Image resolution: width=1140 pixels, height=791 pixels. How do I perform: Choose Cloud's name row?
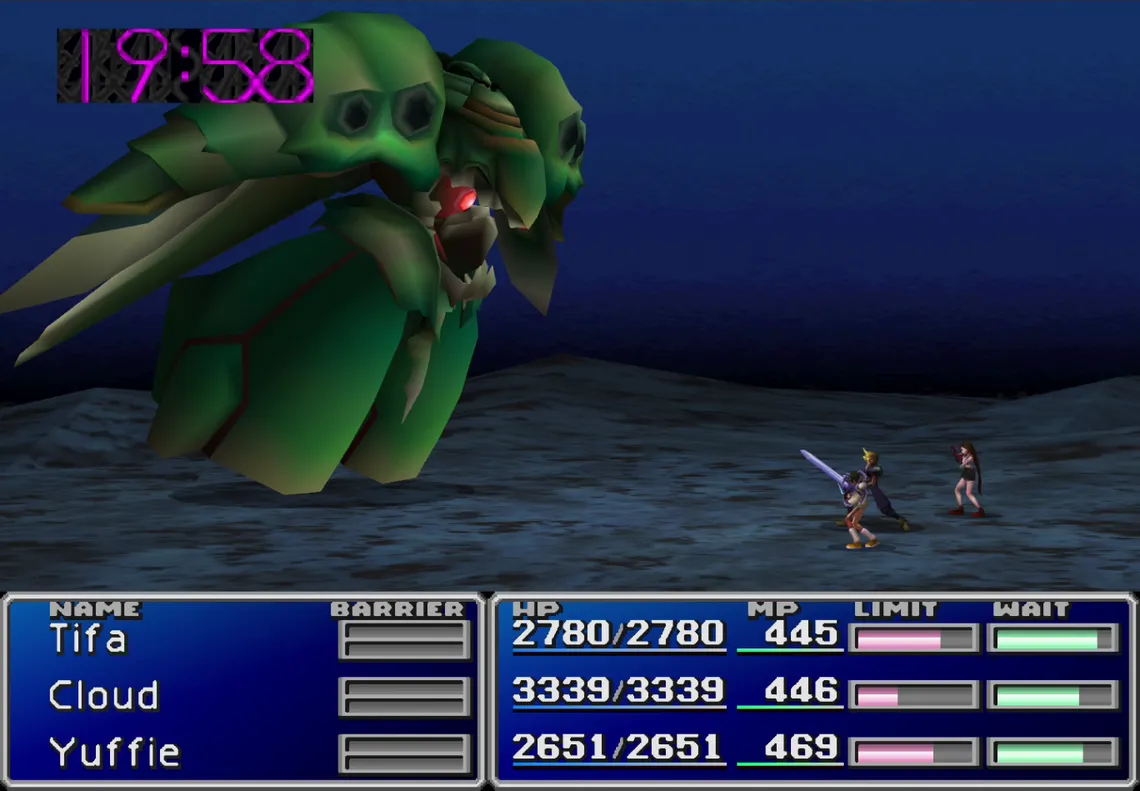(104, 695)
